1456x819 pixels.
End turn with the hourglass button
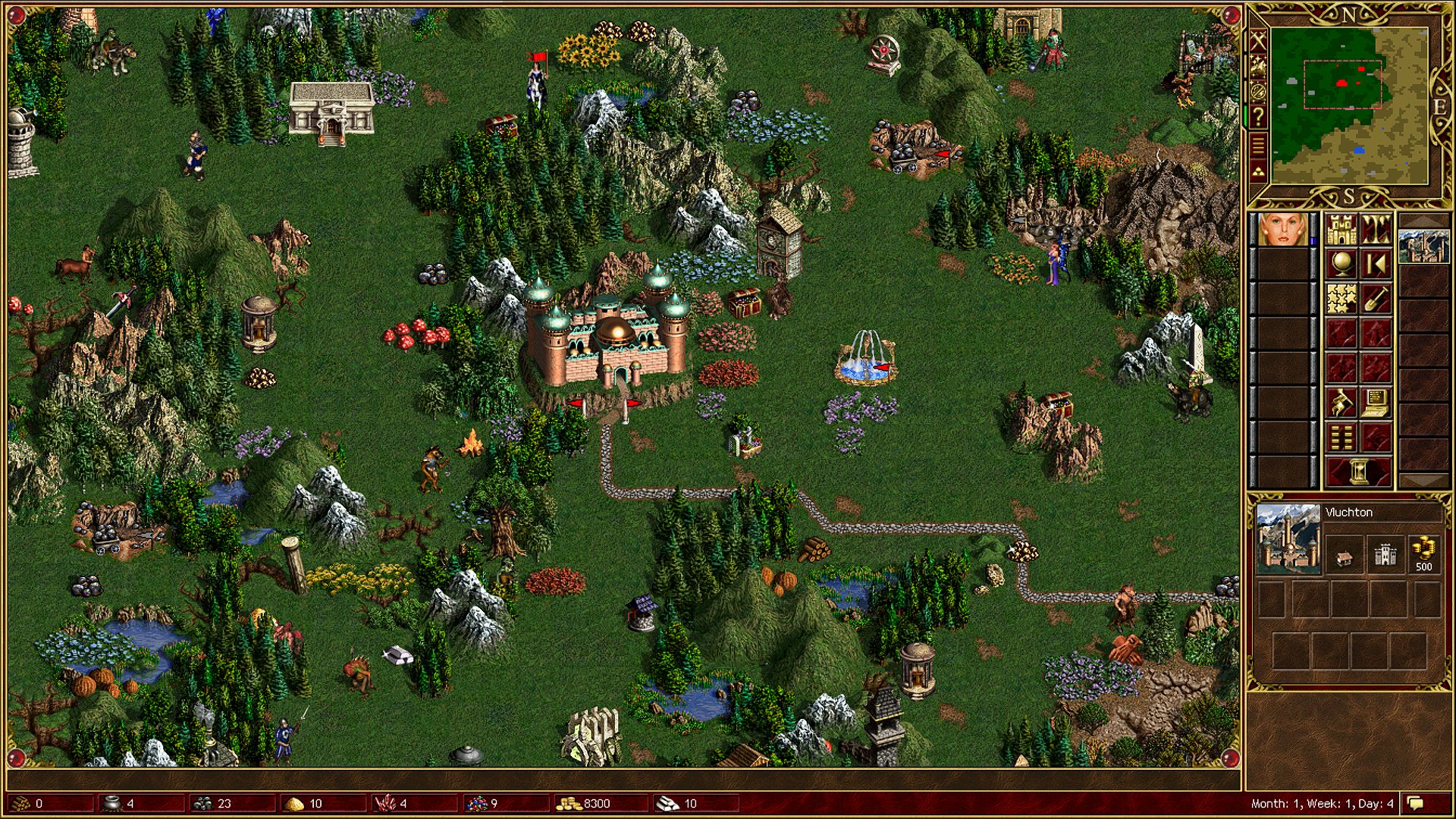click(1358, 472)
